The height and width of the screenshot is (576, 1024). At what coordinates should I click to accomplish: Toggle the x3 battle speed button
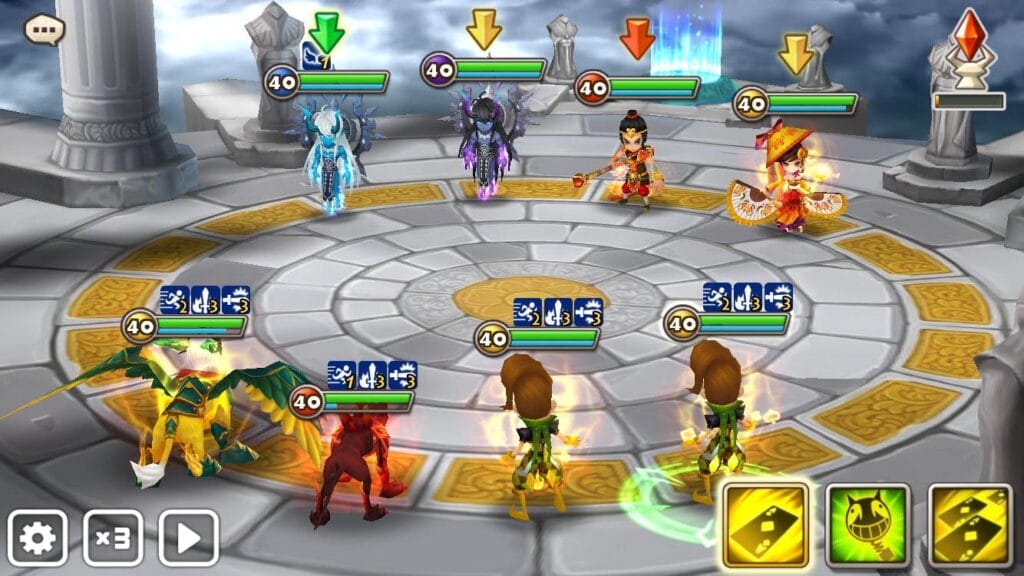112,538
